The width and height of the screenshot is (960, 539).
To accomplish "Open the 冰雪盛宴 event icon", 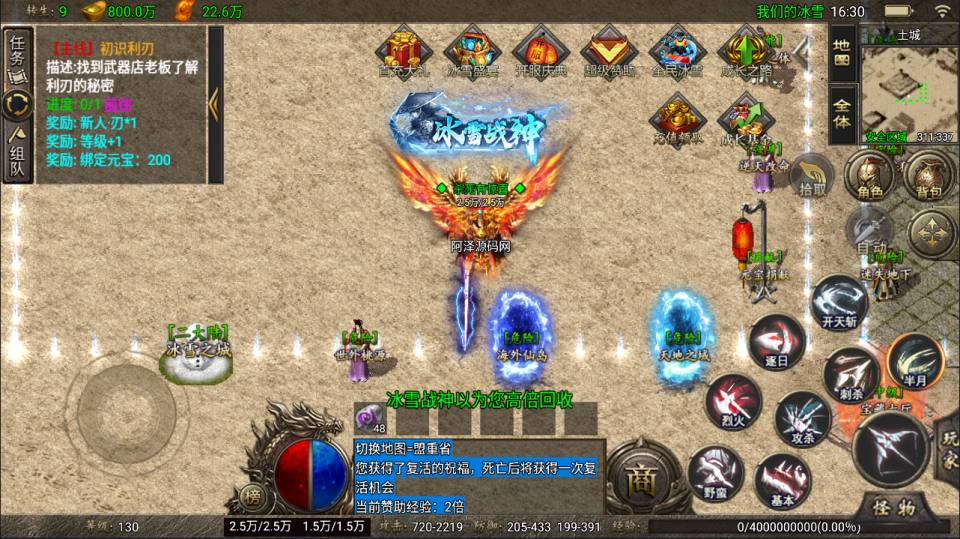I will pyautogui.click(x=472, y=52).
